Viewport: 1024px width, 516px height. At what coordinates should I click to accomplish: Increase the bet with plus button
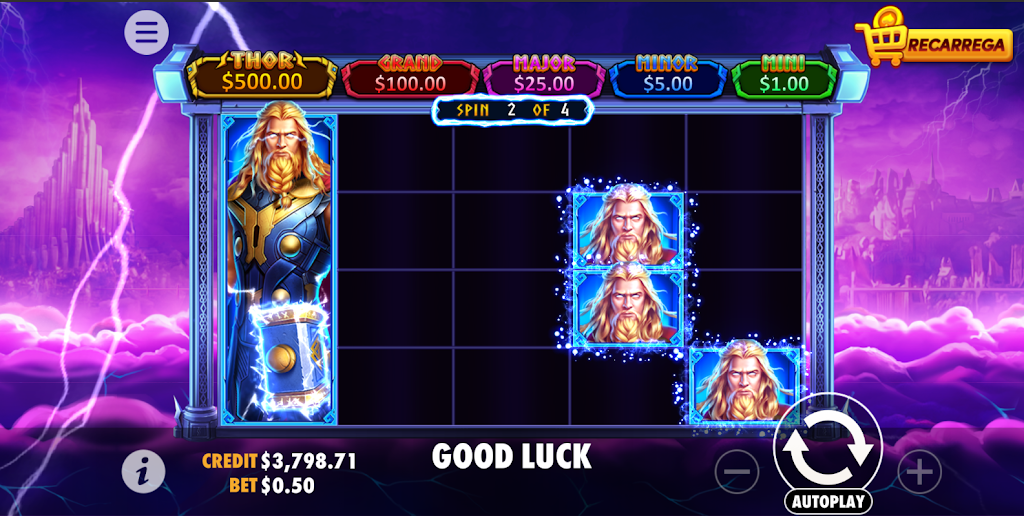pyautogui.click(x=919, y=471)
